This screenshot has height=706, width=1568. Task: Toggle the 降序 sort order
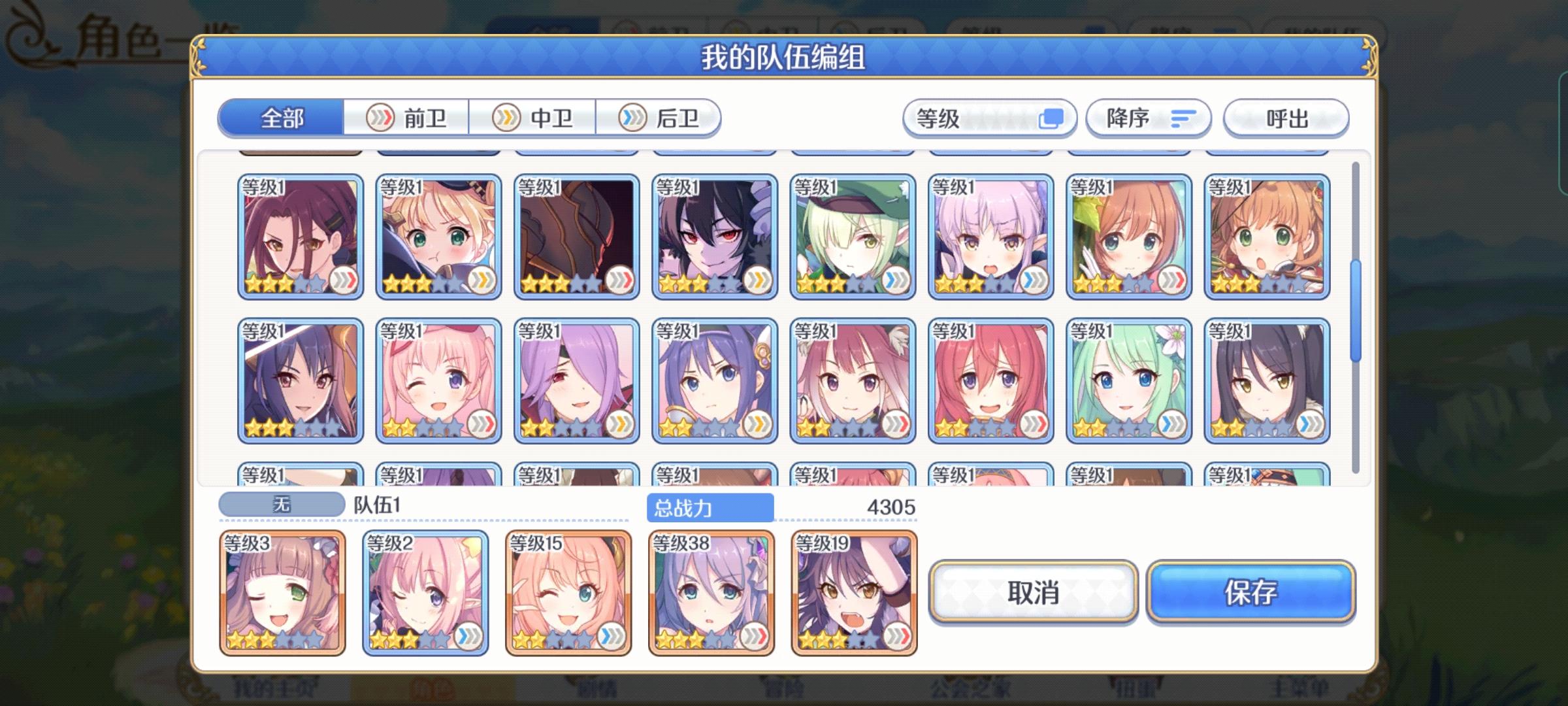(1148, 118)
